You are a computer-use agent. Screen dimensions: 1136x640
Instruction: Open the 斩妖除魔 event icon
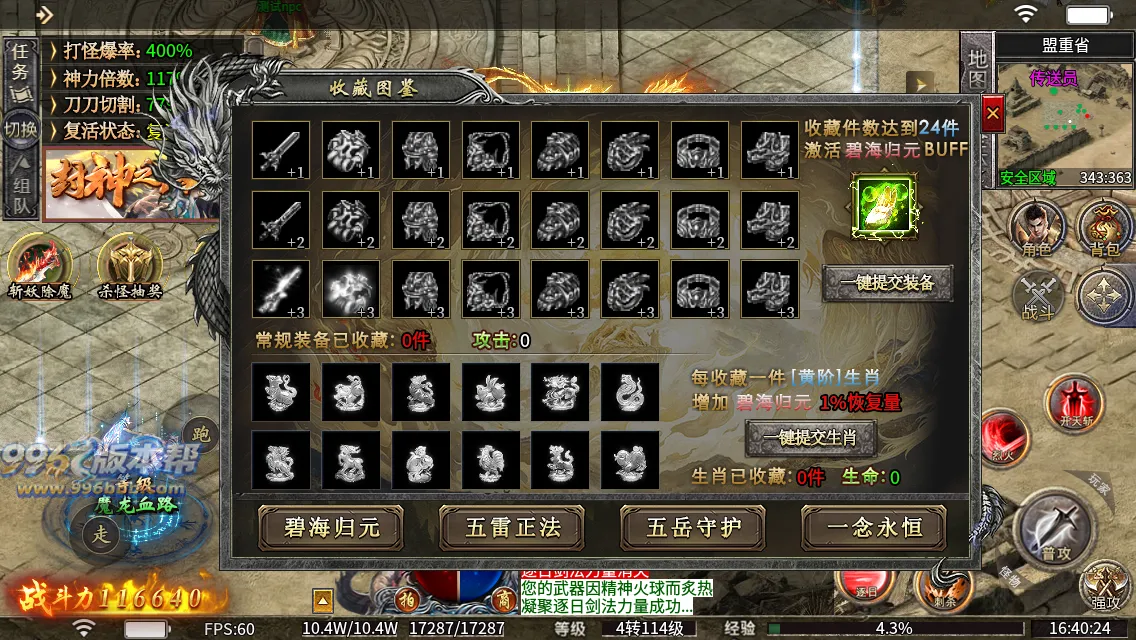[x=39, y=268]
